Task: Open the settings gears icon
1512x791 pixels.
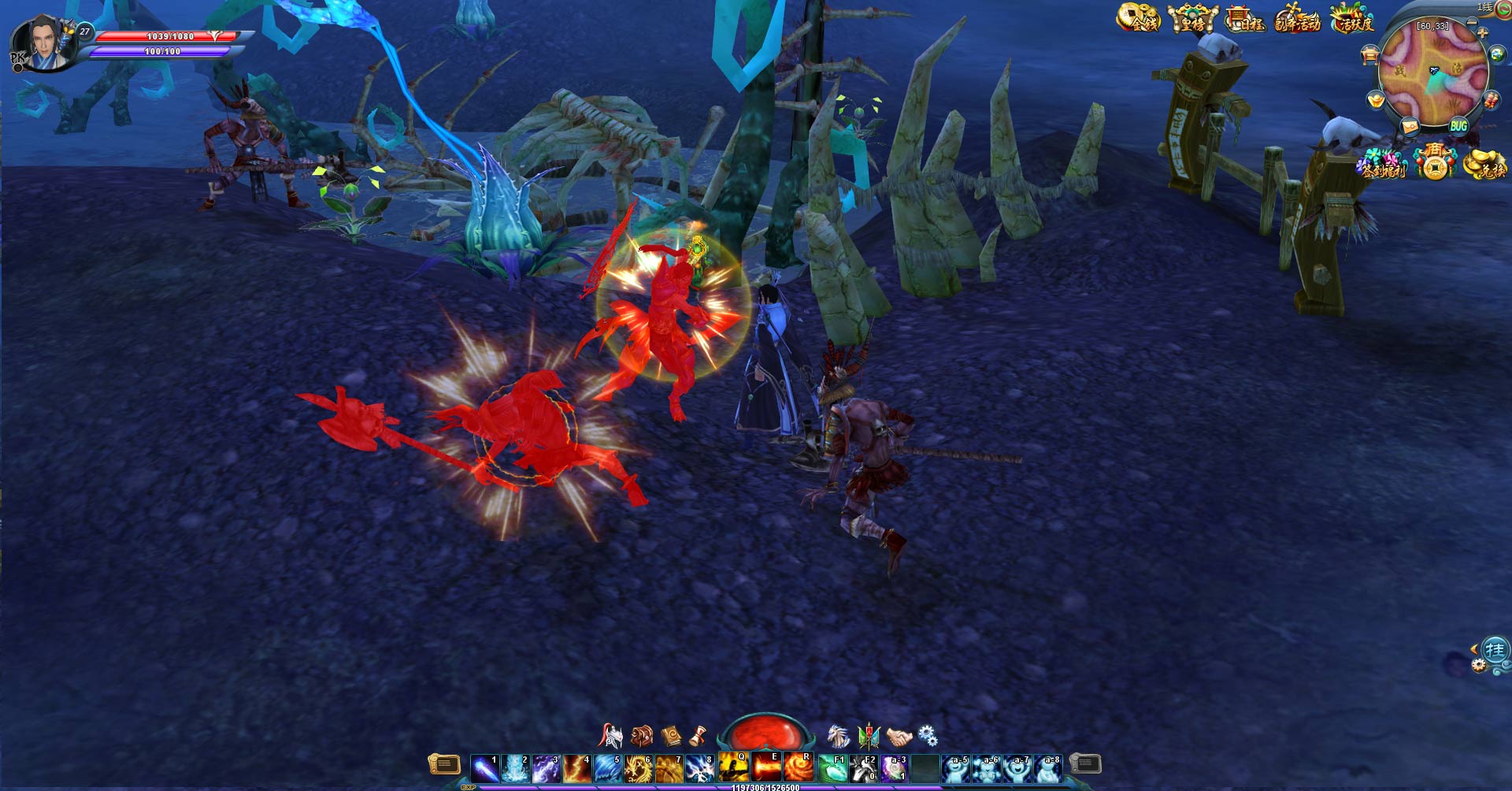Action: pos(928,736)
